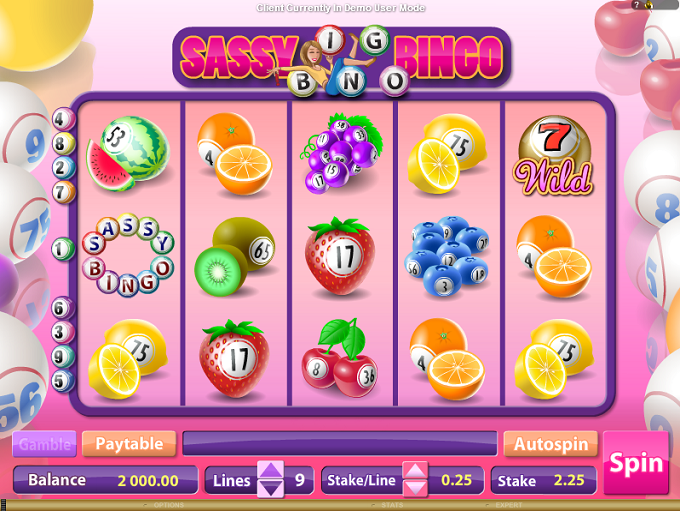Raise the Stake/Line amount

(415, 471)
